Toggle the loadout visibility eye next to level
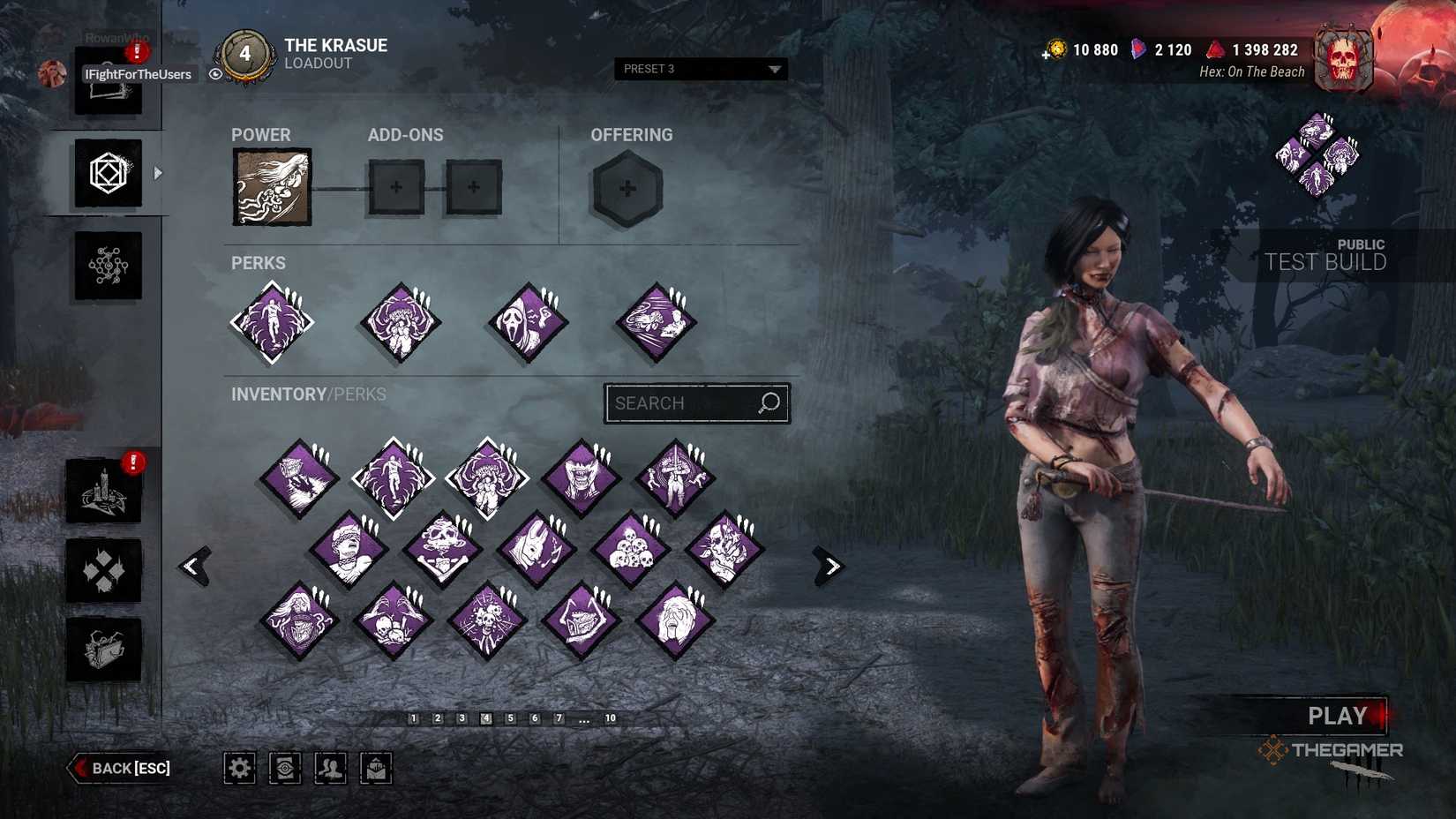Screen dimensions: 1456x819 (x=216, y=73)
